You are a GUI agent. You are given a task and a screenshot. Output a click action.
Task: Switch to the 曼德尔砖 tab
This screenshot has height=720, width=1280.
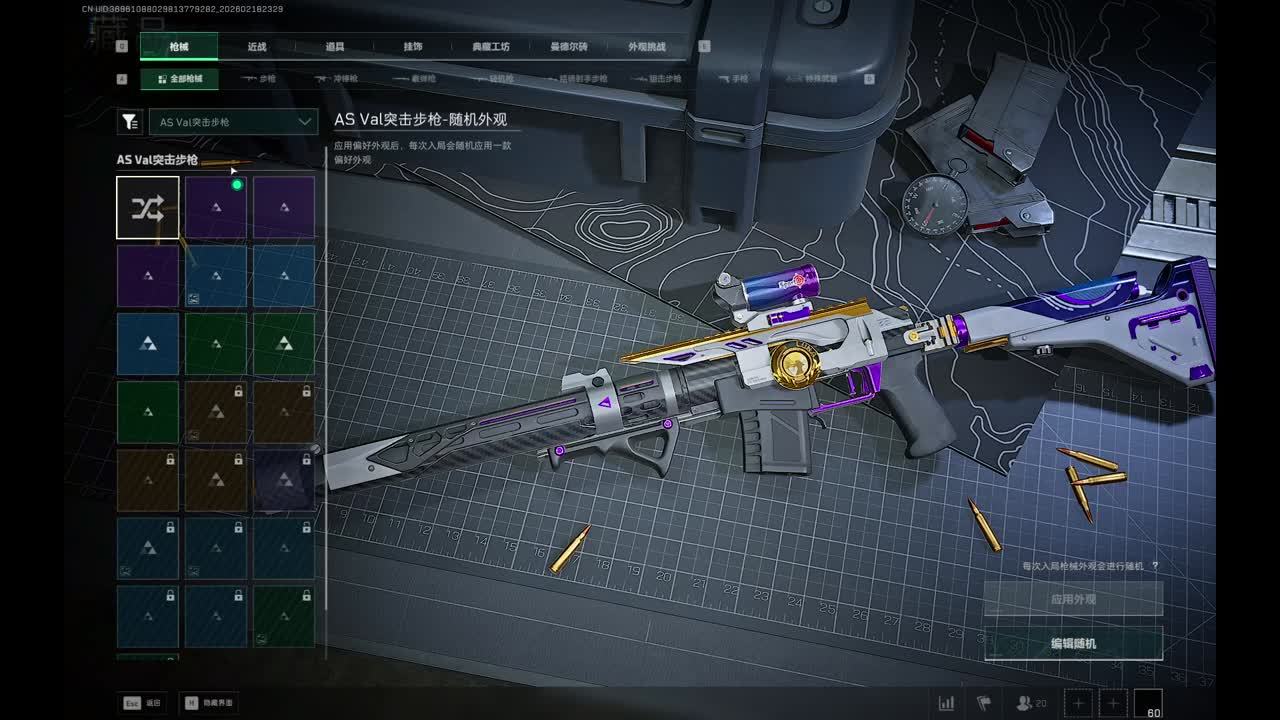[569, 47]
